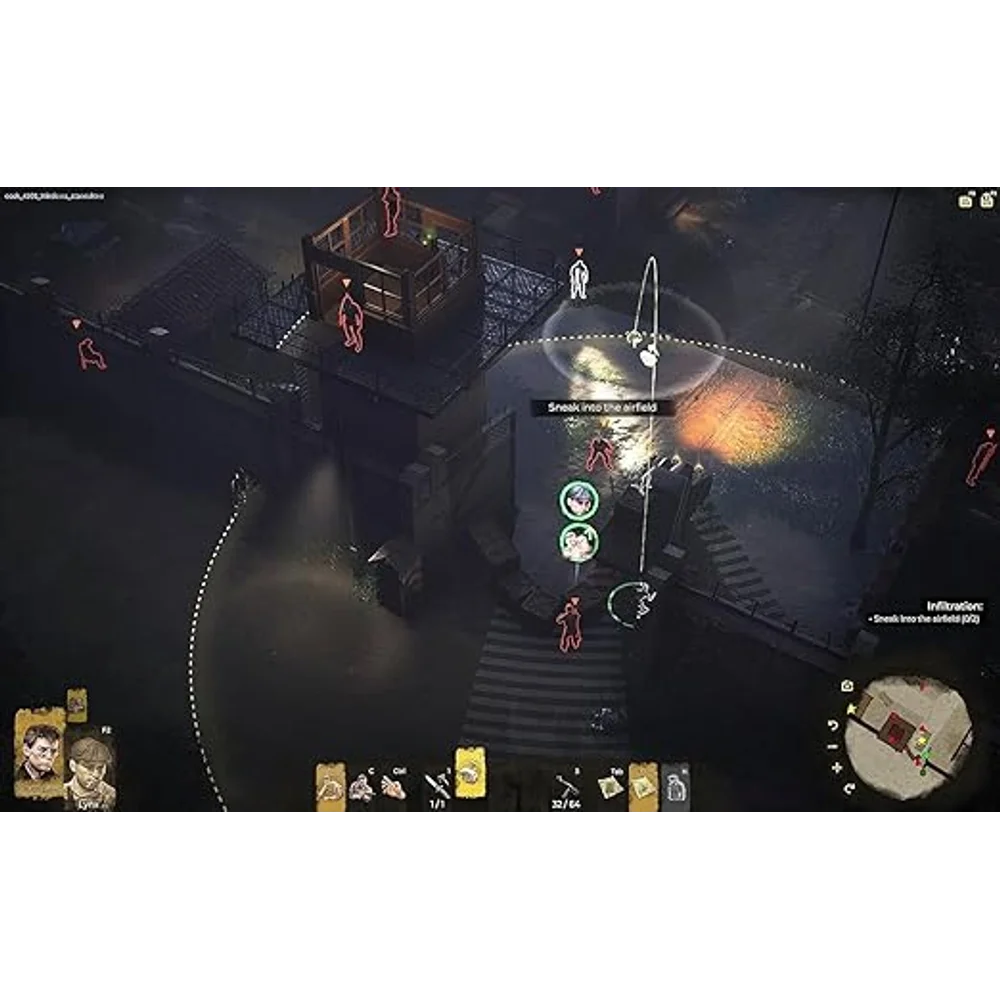Rotate the minimap with lower curved arrow

(x=848, y=788)
